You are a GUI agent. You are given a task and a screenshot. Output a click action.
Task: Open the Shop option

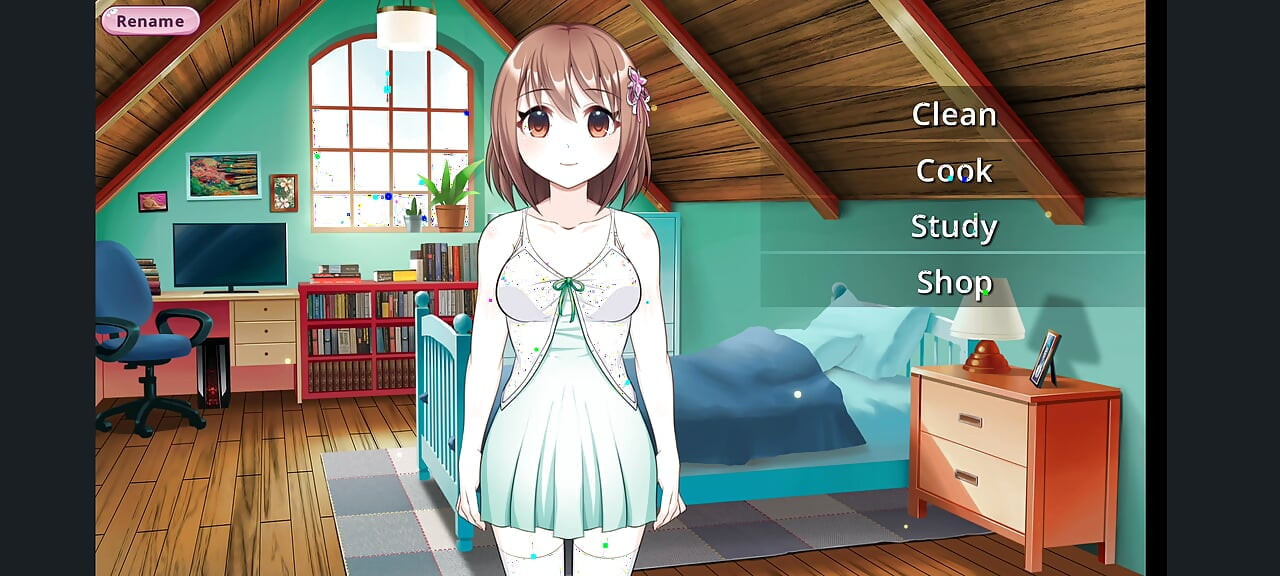click(x=953, y=283)
